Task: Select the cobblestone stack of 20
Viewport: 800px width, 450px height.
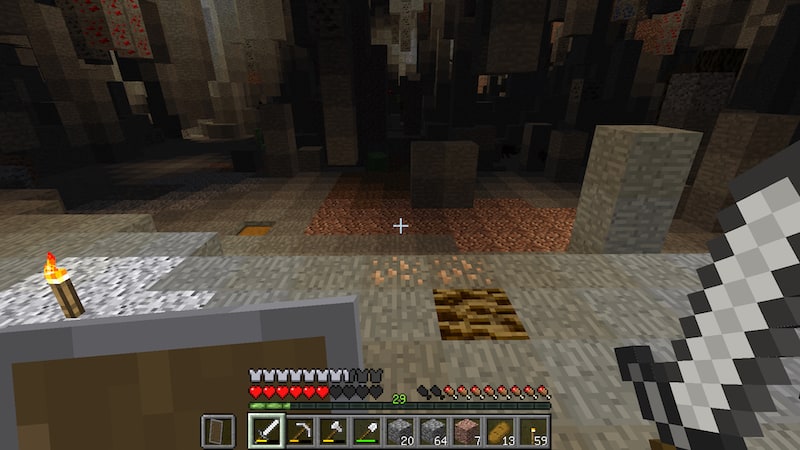Action: (399, 431)
